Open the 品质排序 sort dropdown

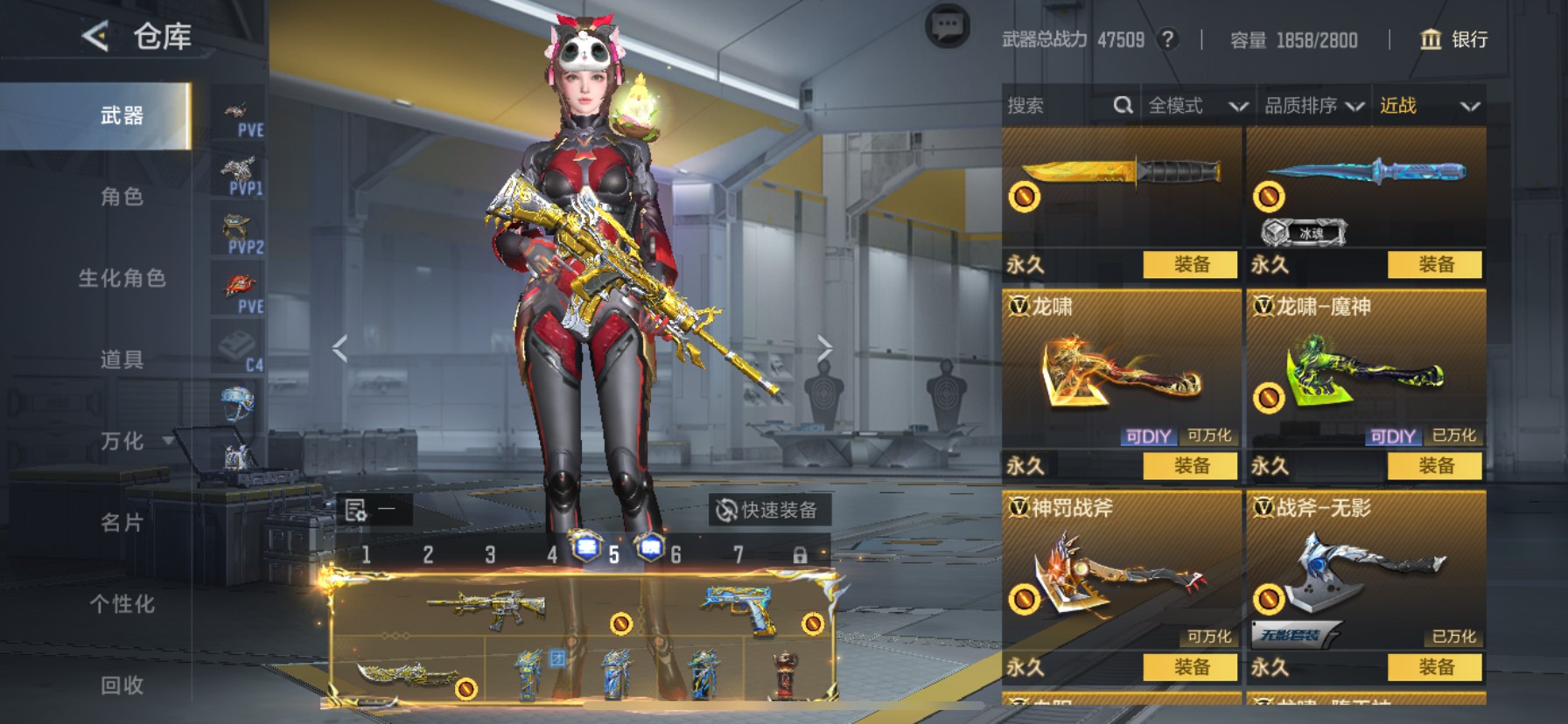click(1313, 106)
